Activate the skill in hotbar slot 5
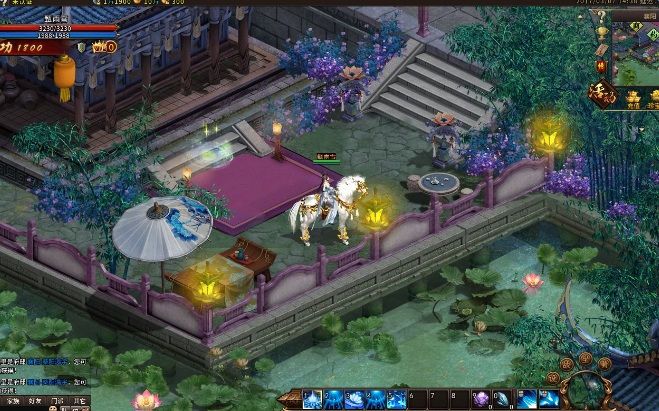 (x=398, y=400)
